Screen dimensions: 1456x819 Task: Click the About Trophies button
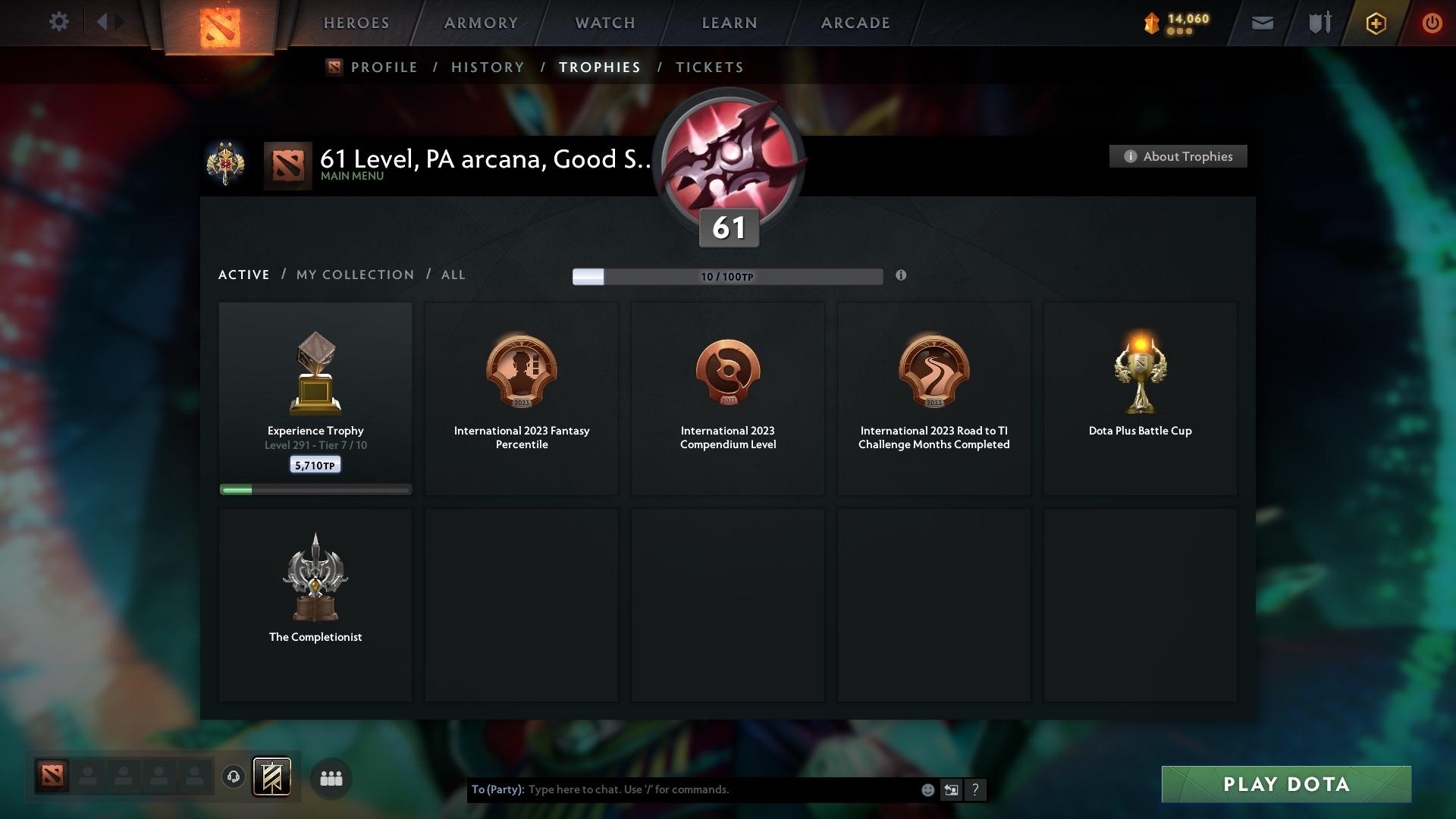[x=1178, y=156]
